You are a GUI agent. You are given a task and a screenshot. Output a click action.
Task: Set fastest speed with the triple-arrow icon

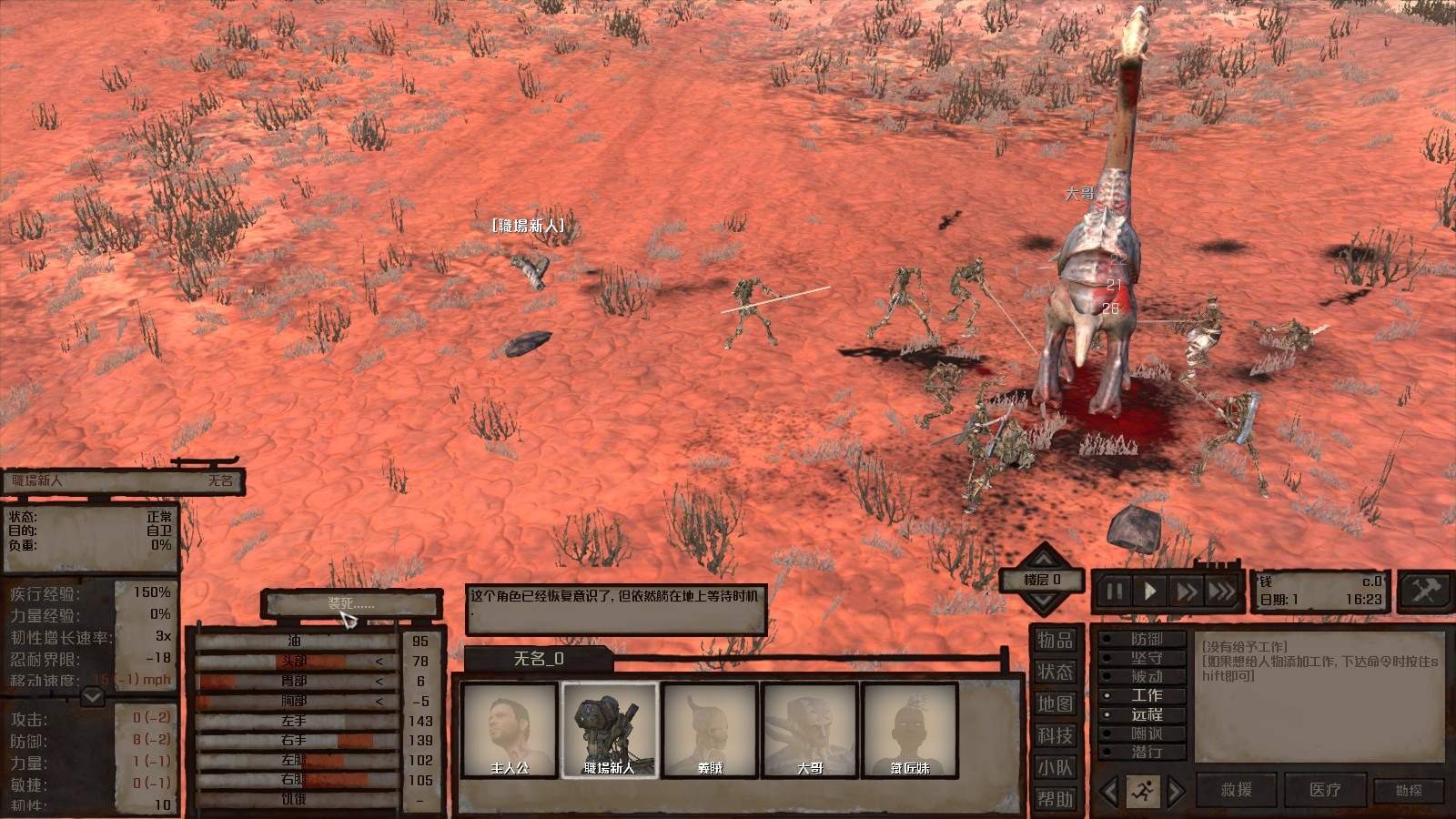pos(1222,589)
